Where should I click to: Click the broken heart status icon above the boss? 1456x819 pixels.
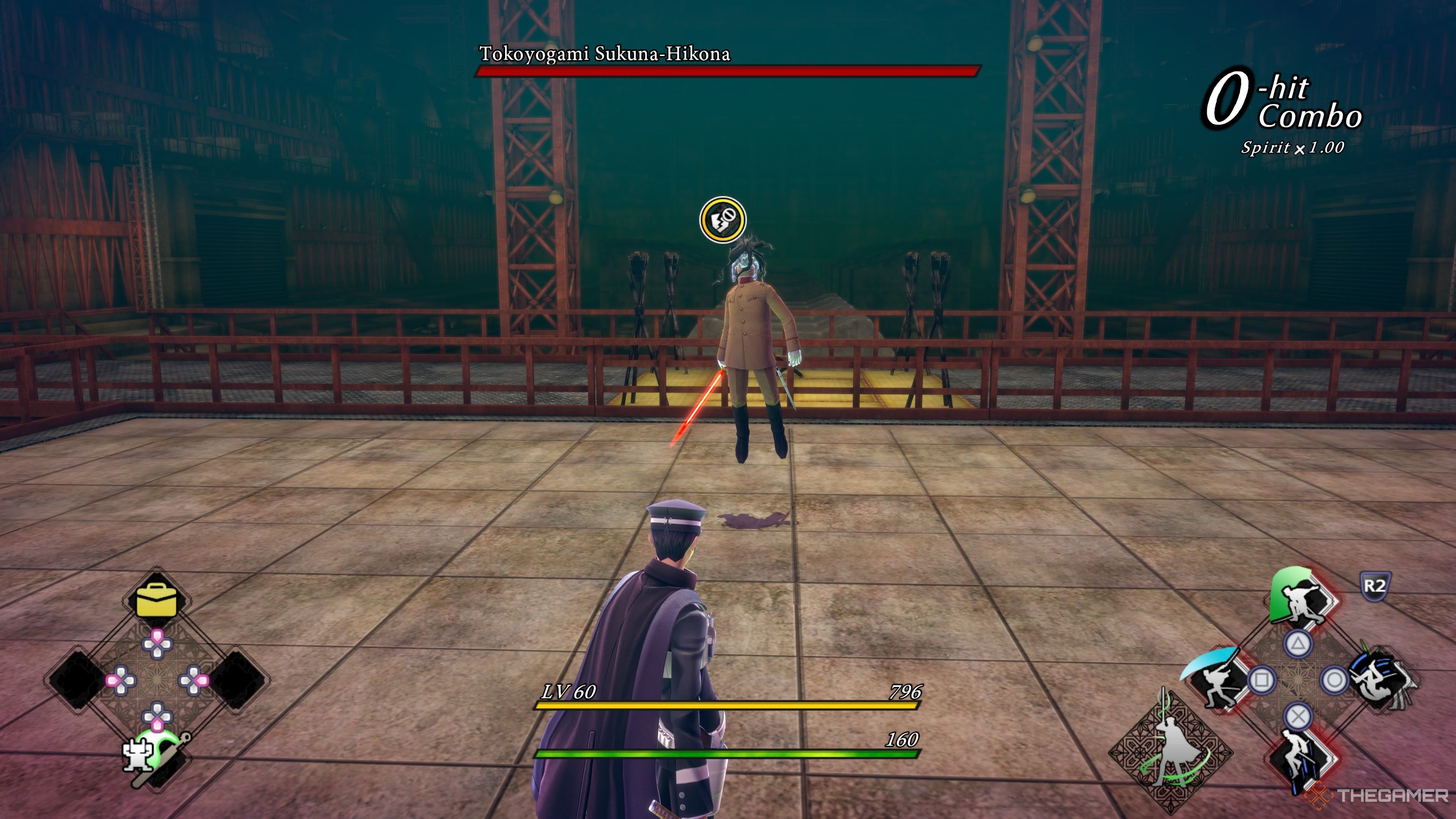[722, 220]
